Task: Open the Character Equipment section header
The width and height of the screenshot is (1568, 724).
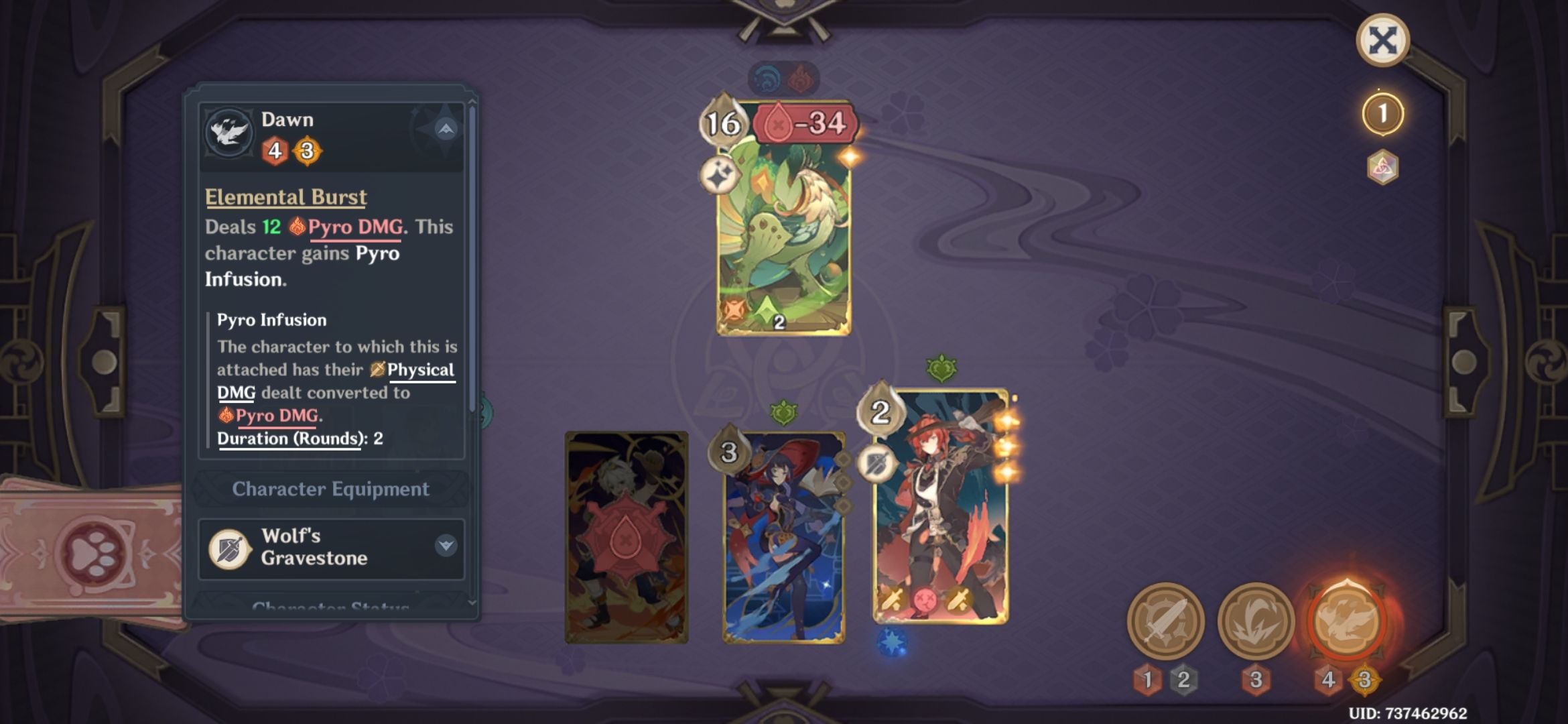Action: 330,489
